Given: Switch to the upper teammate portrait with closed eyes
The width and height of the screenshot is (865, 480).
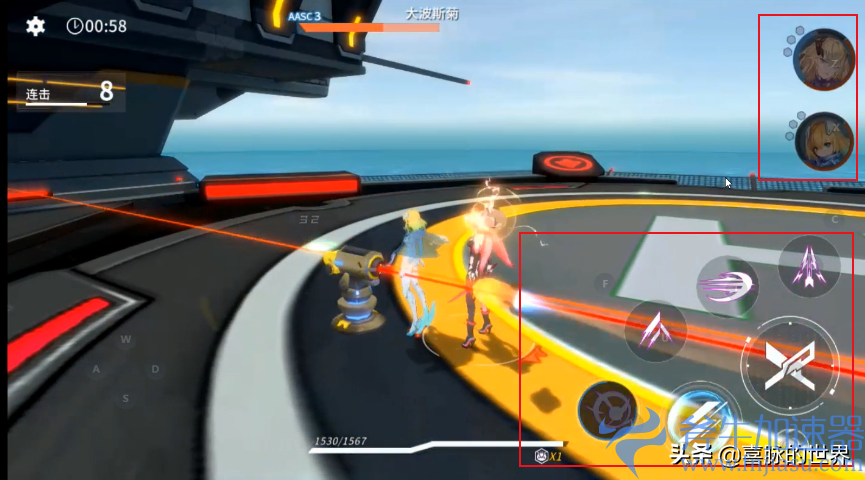Looking at the screenshot, I should click(823, 60).
